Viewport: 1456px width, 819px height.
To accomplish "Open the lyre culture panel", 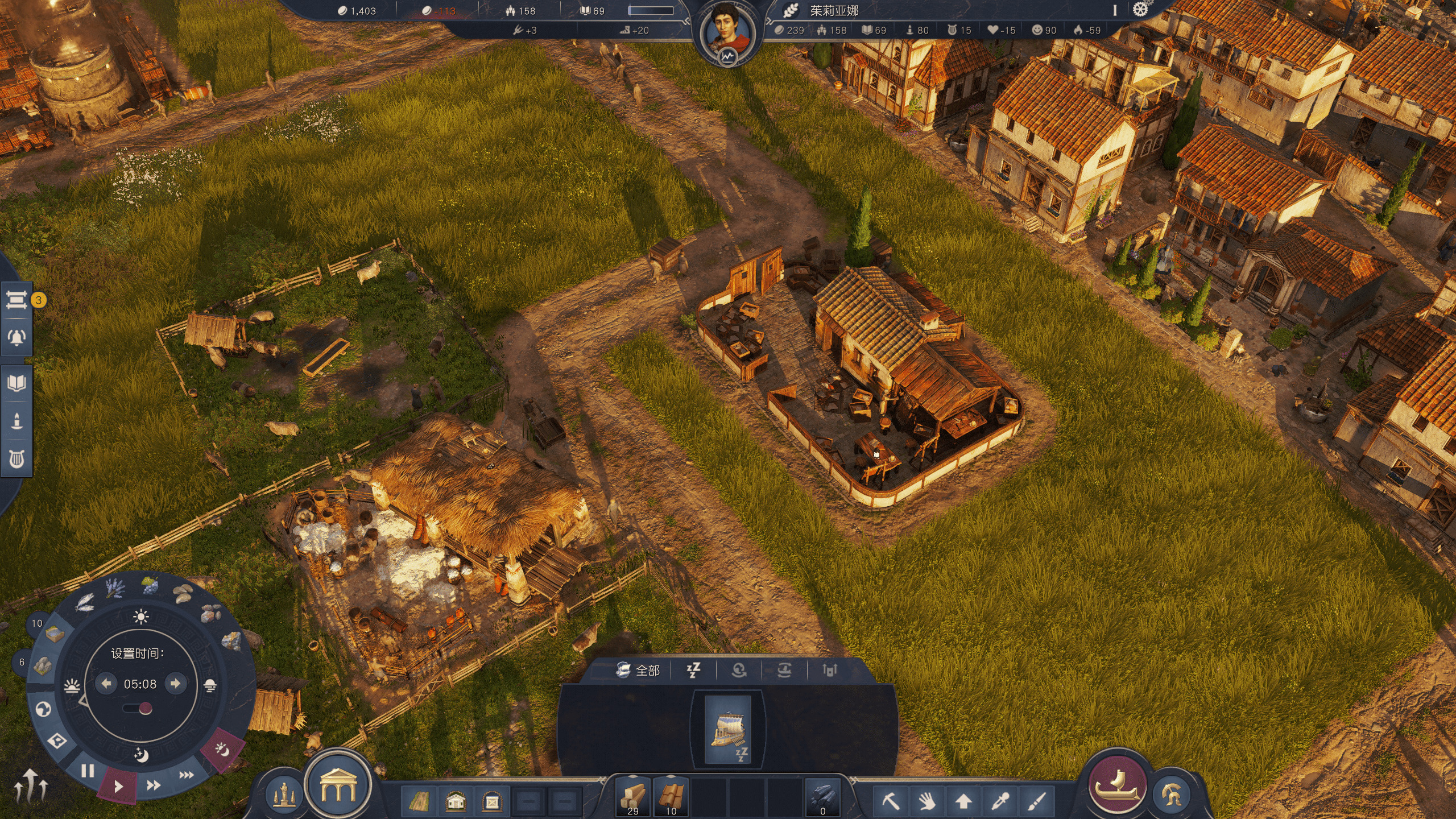I will [x=16, y=459].
